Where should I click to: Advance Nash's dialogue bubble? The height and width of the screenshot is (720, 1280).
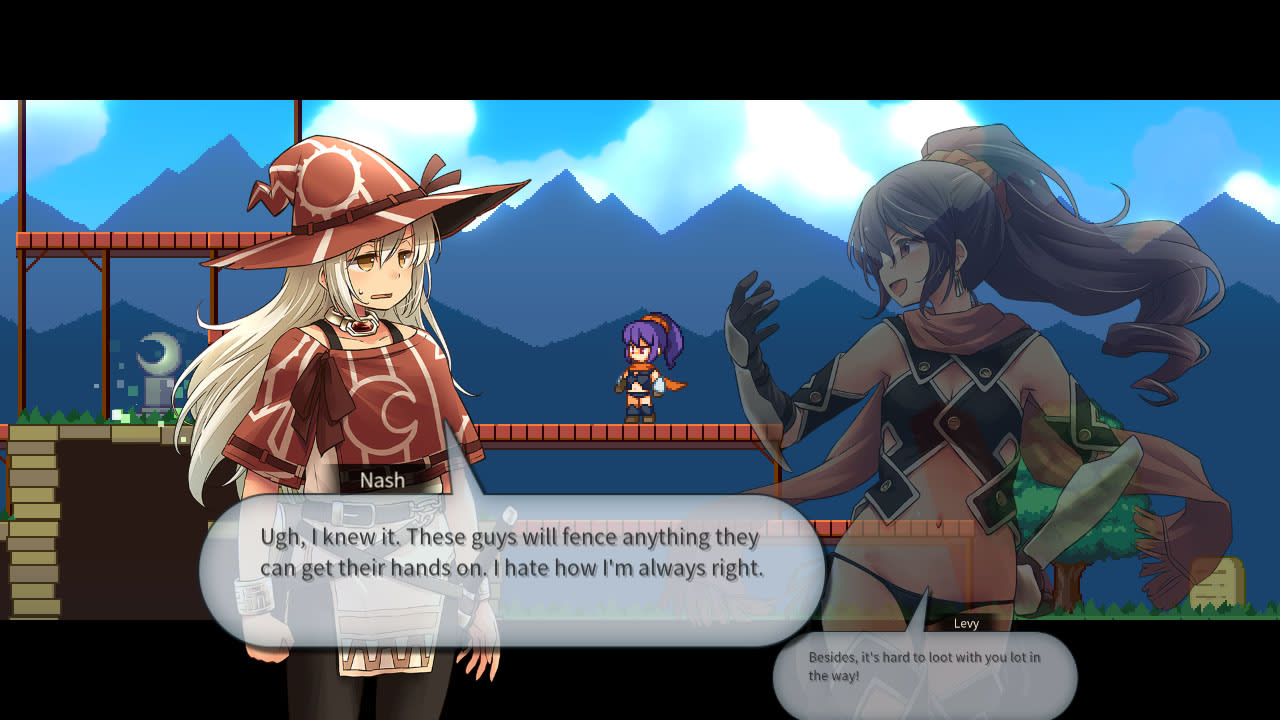520,555
